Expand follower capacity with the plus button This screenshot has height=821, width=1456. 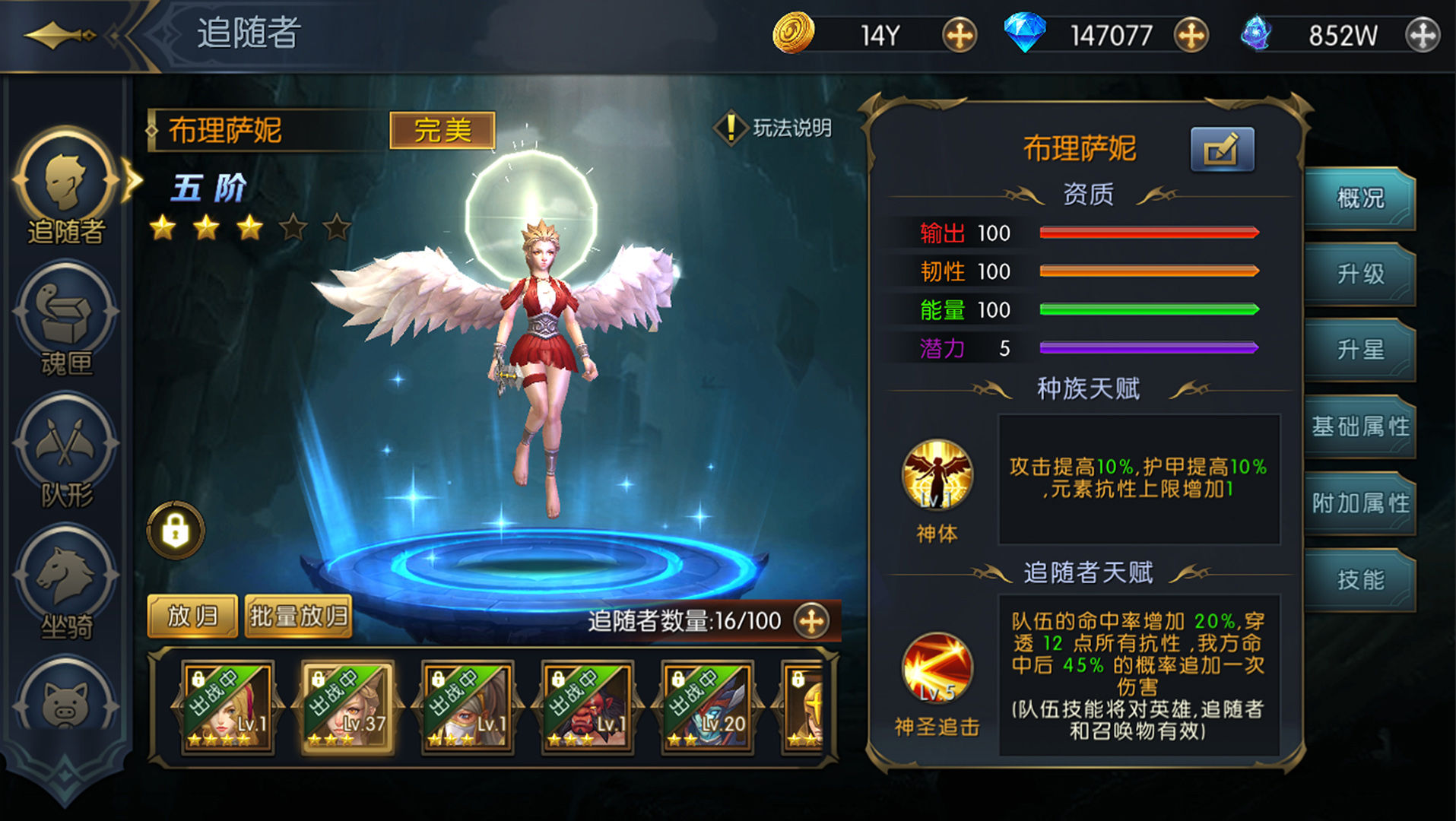point(810,622)
